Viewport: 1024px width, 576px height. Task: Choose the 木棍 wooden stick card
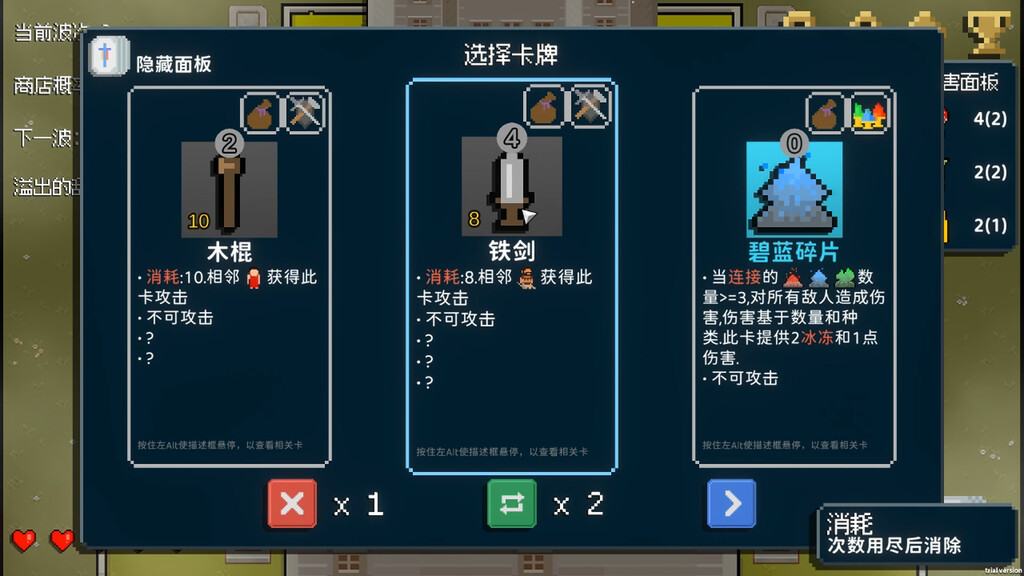coord(229,275)
